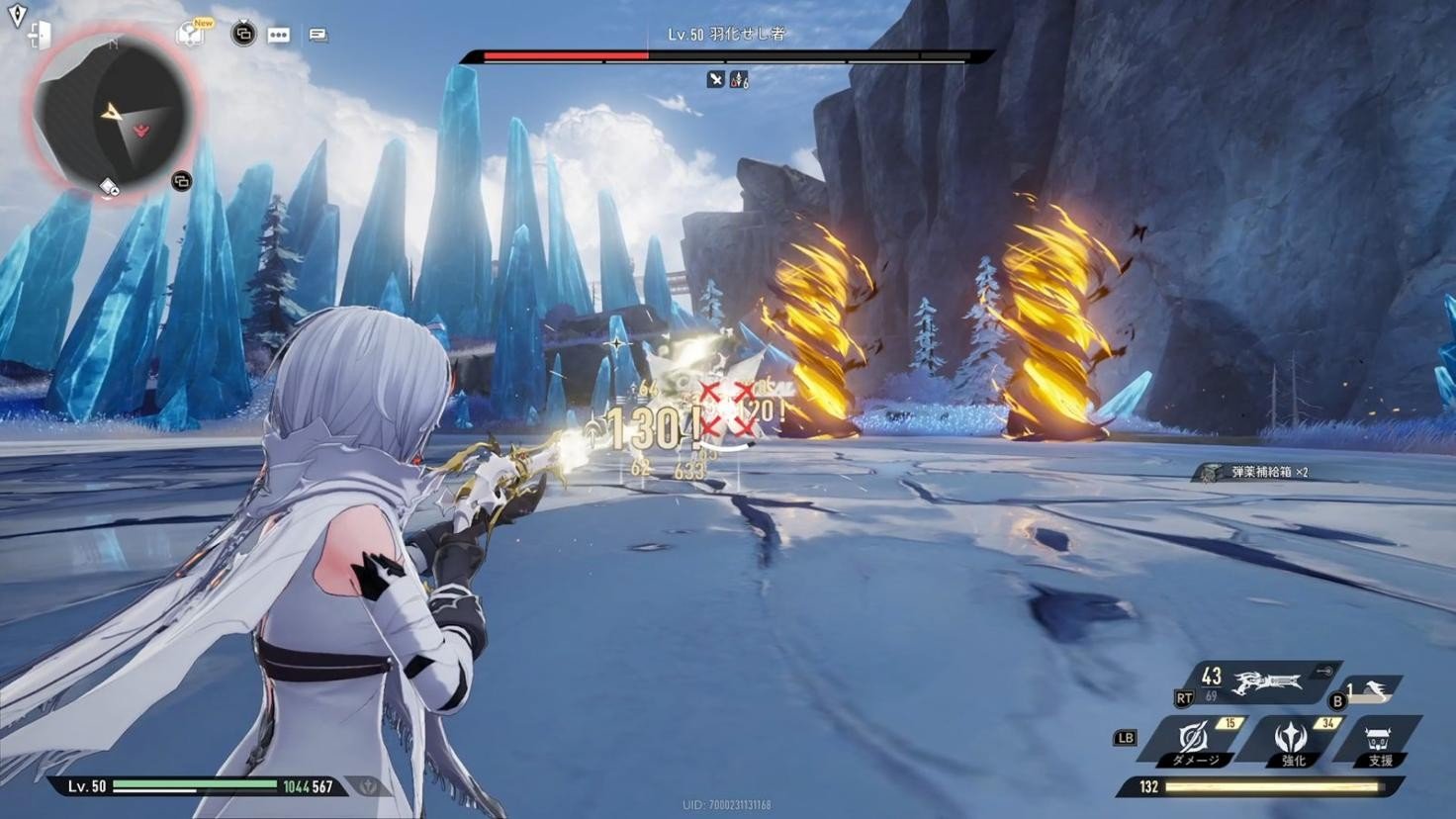Open the three-dots more menu
Viewport: 1456px width, 819px height.
pos(279,36)
